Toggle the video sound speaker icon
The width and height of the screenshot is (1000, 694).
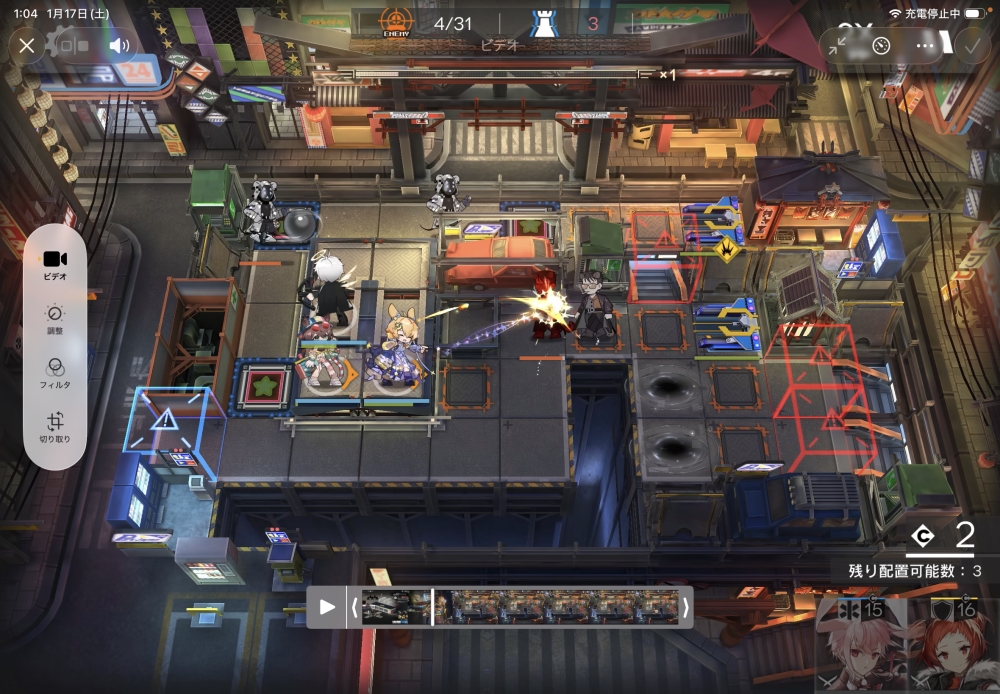click(120, 45)
